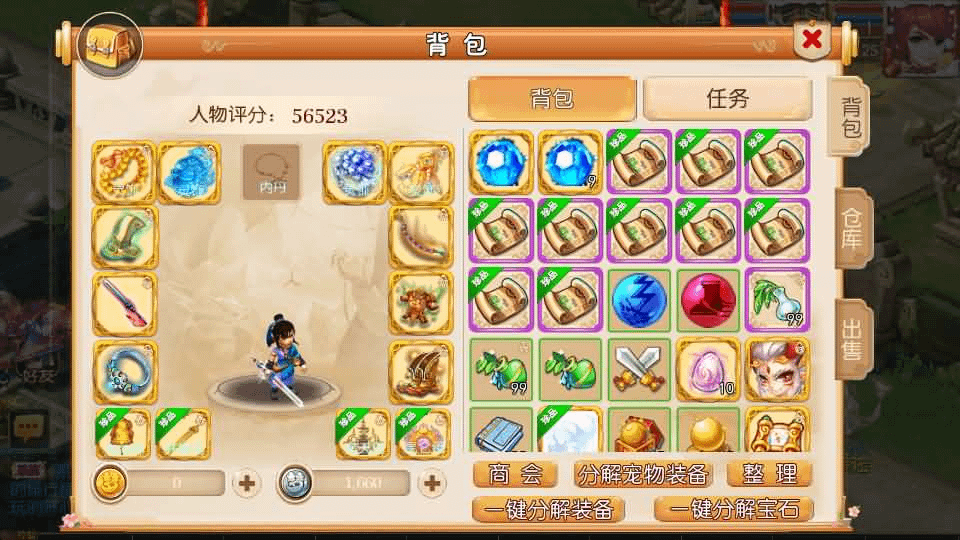
Task: Add silver coins with the plus button
Action: pyautogui.click(x=432, y=483)
